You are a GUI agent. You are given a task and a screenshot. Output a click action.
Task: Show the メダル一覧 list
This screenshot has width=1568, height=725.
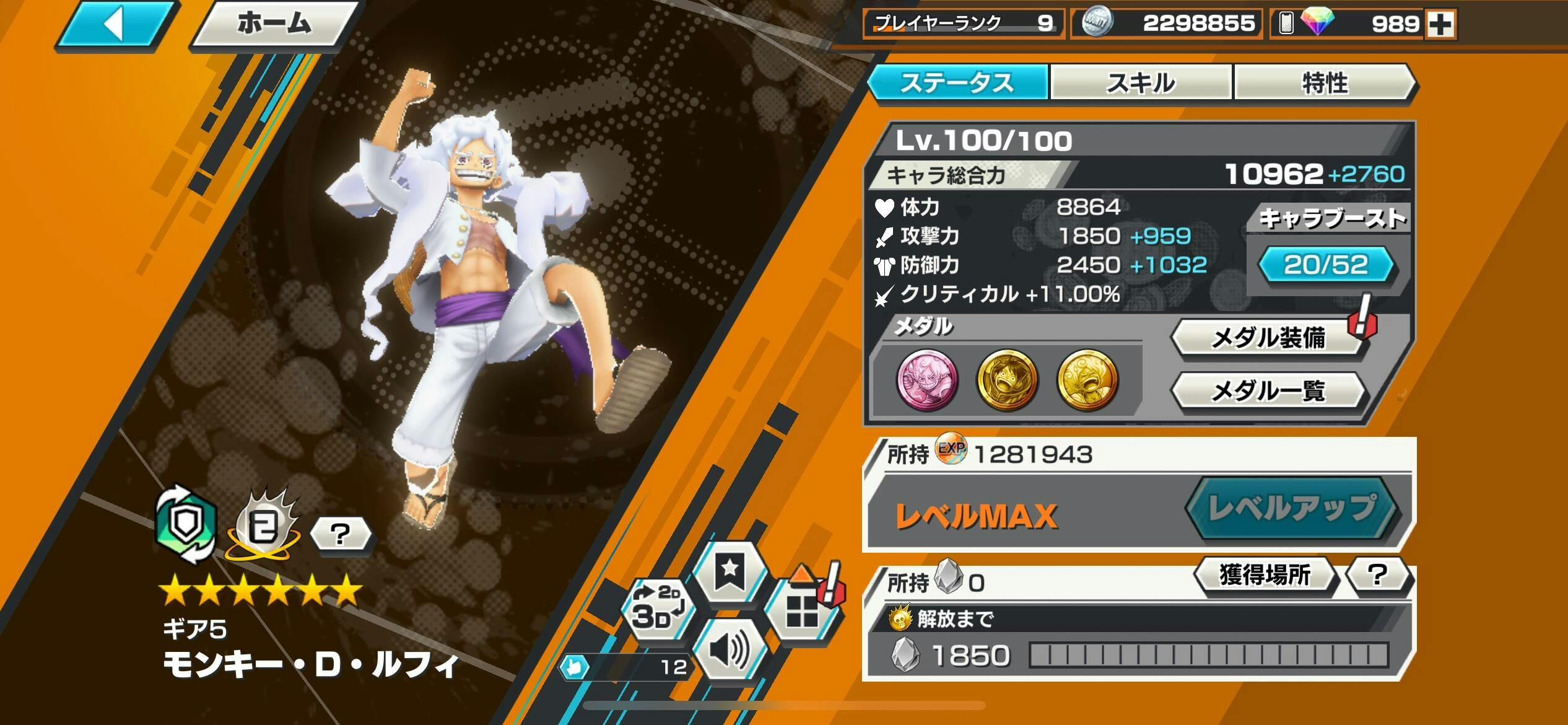(1267, 391)
